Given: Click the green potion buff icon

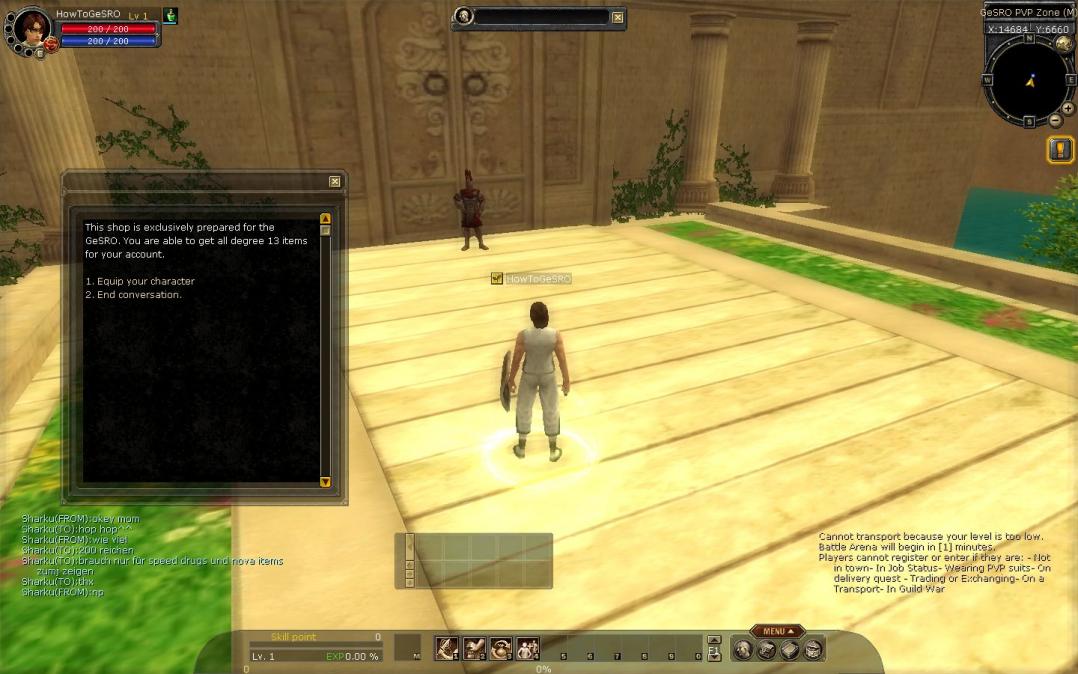Looking at the screenshot, I should click(170, 16).
